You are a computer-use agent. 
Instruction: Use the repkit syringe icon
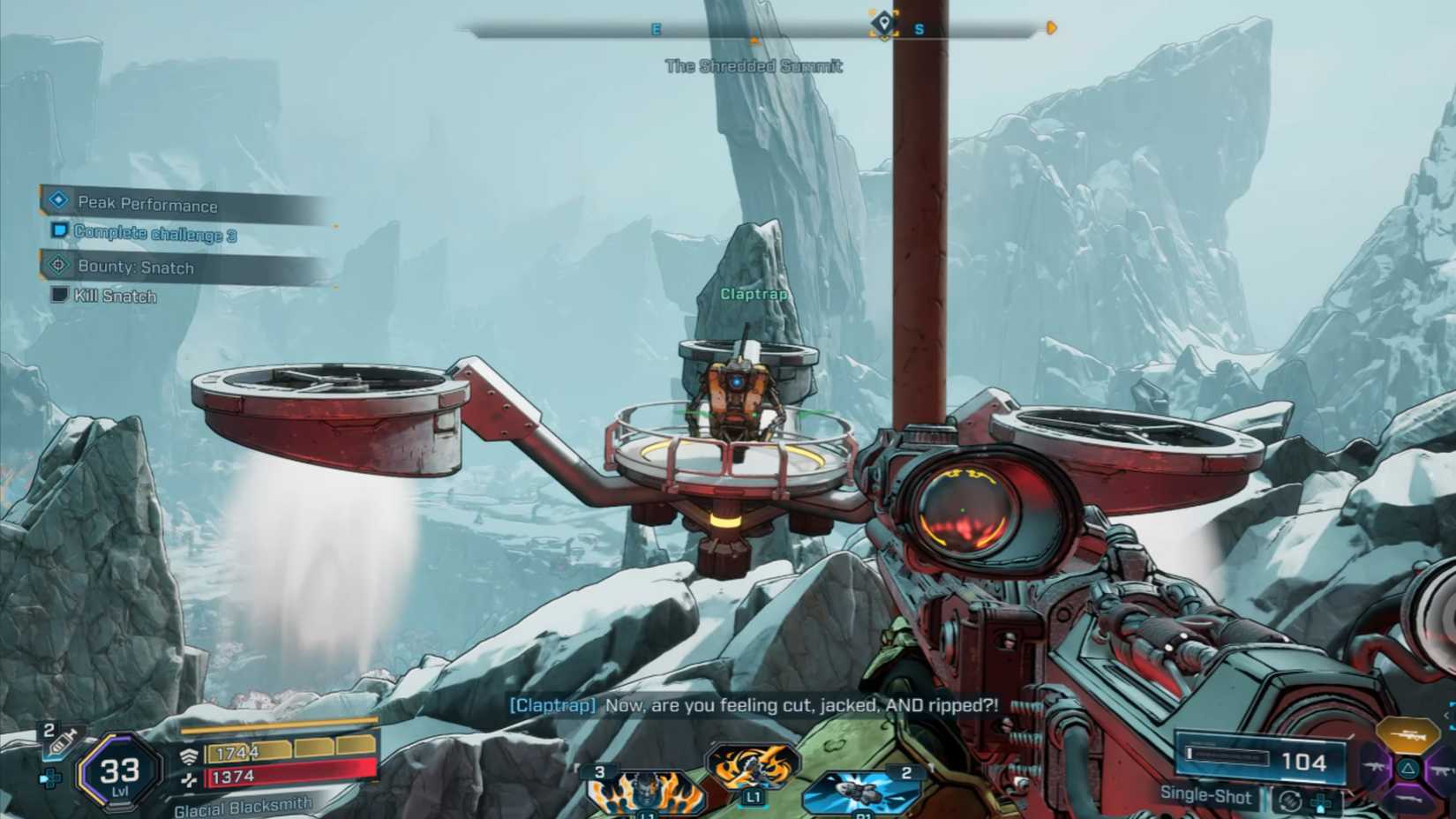[x=58, y=740]
